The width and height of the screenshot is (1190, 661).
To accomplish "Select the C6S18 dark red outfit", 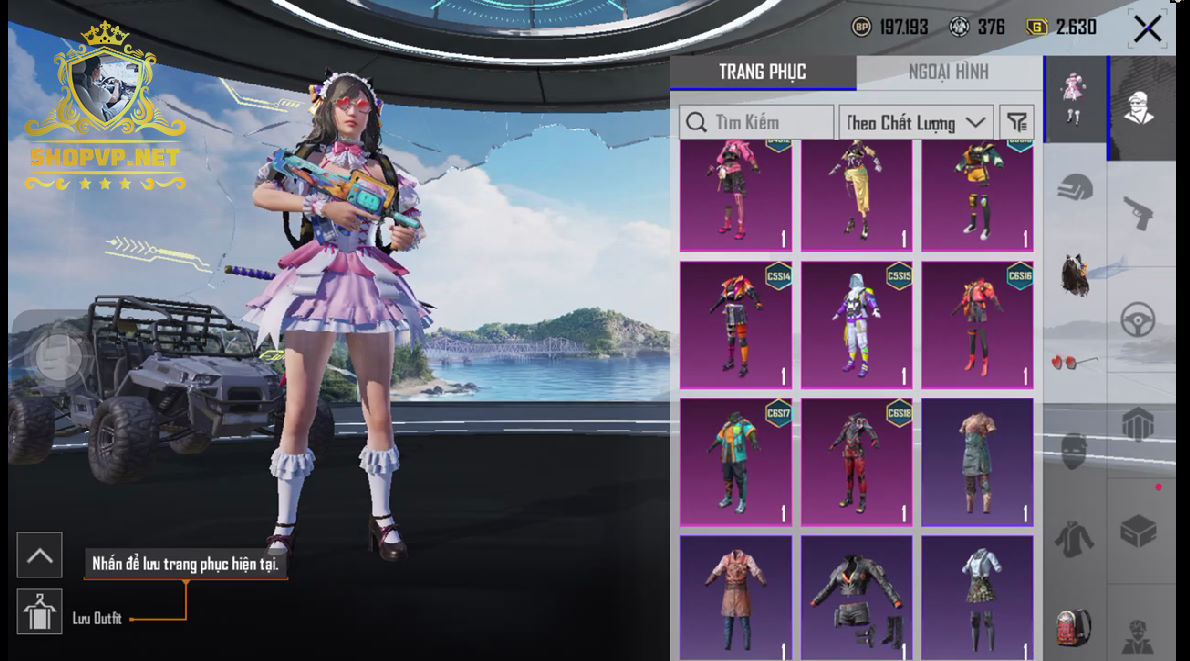I will tap(857, 461).
